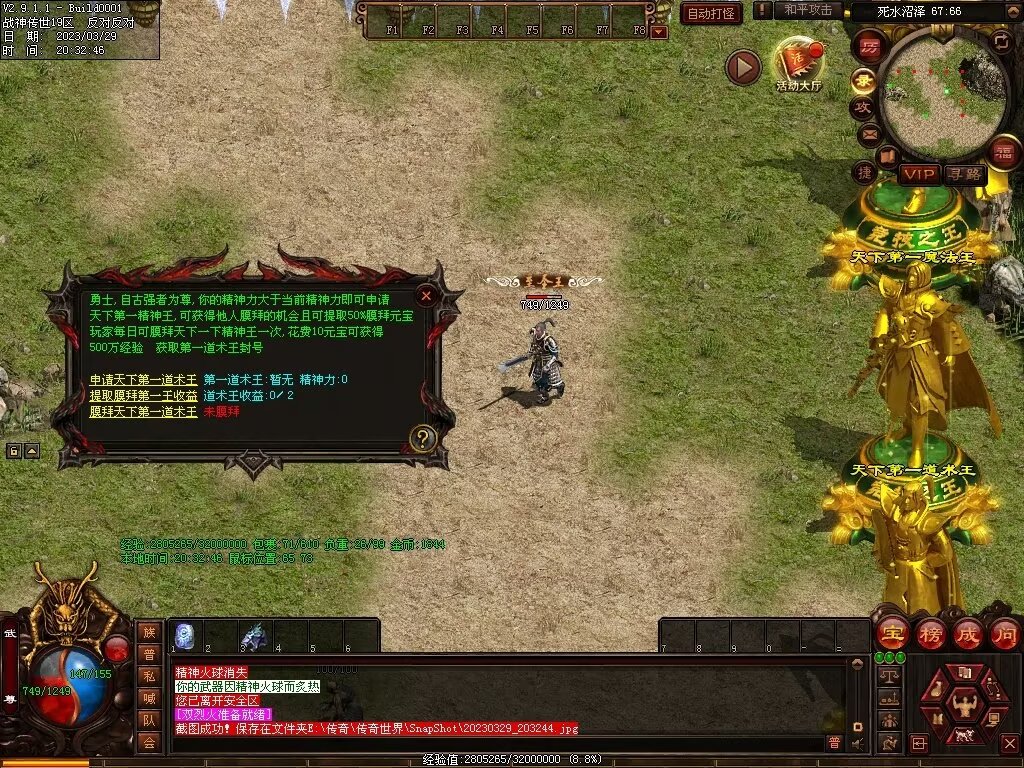Open the mail envelope icon
The image size is (1024, 768).
tap(869, 133)
